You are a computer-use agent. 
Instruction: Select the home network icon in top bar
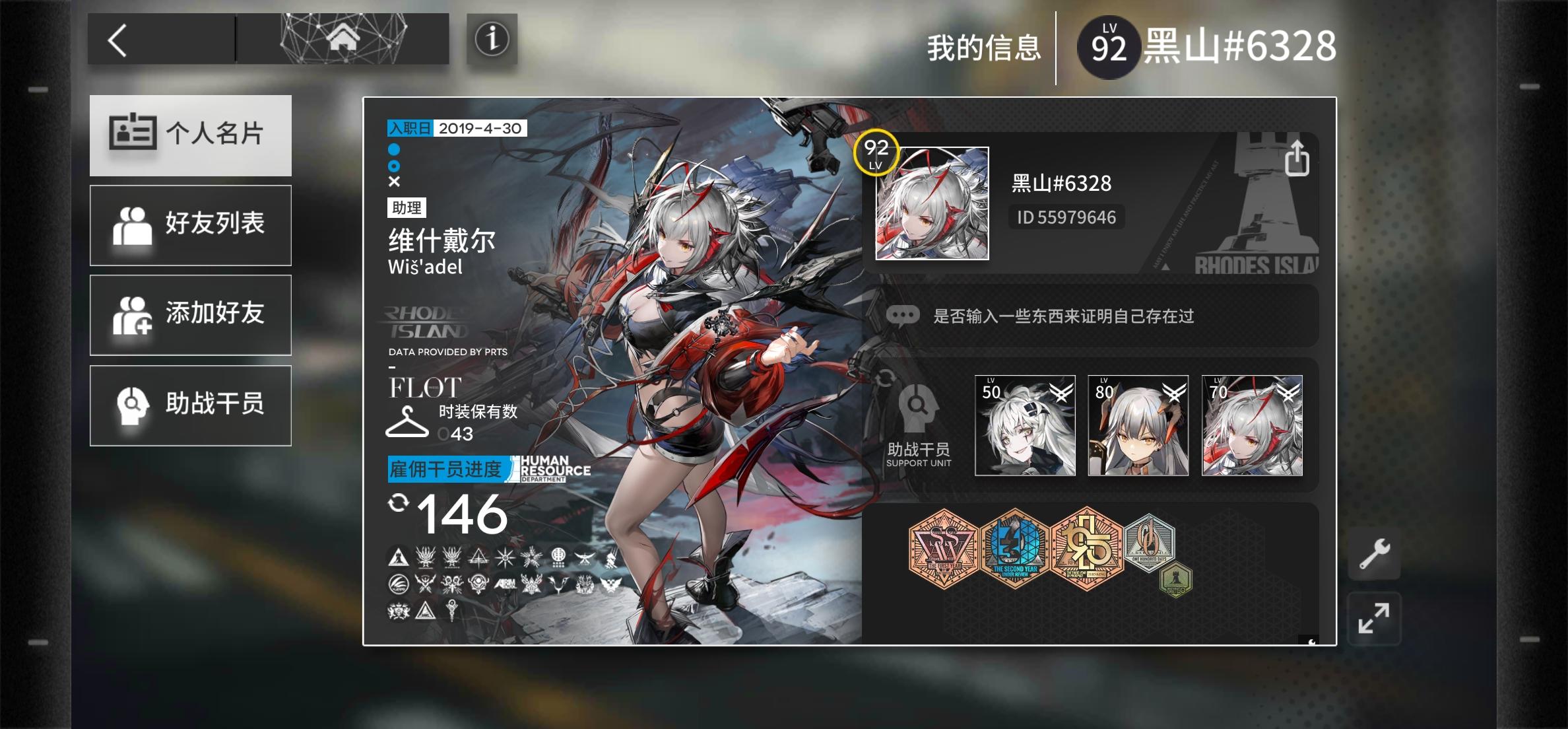(342, 40)
